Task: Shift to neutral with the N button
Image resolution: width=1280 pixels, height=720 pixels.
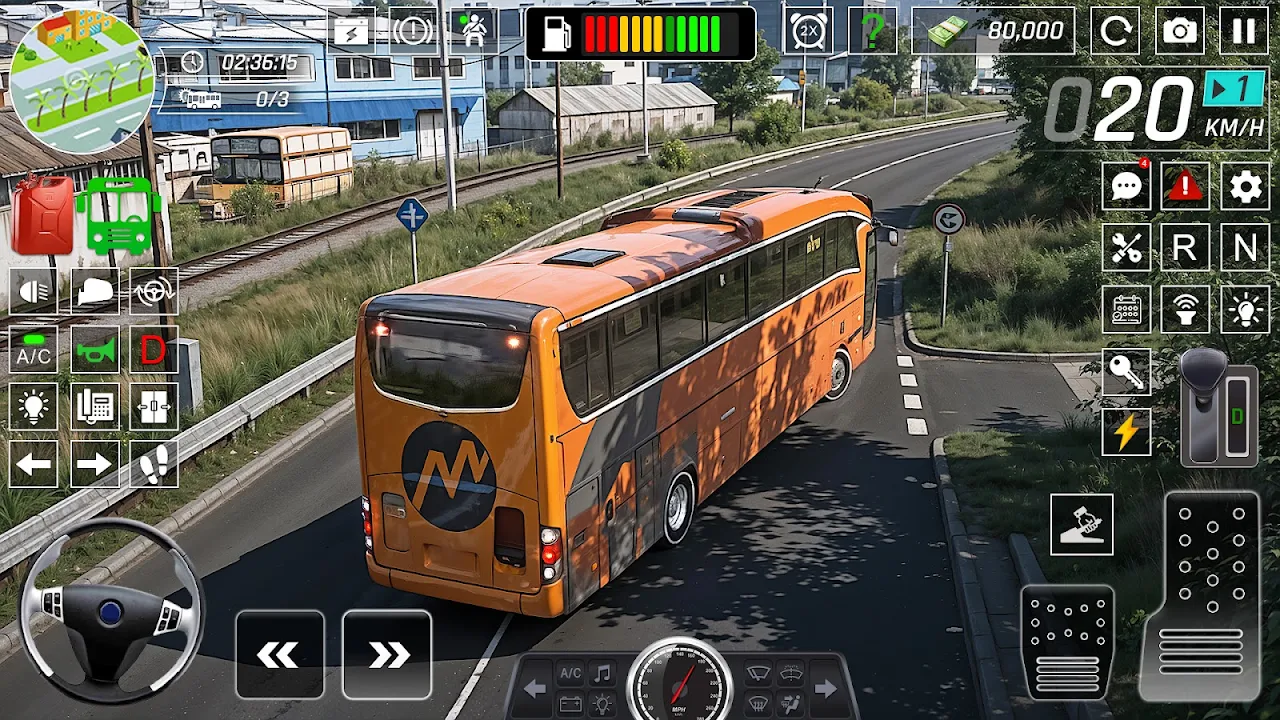Action: point(1244,248)
